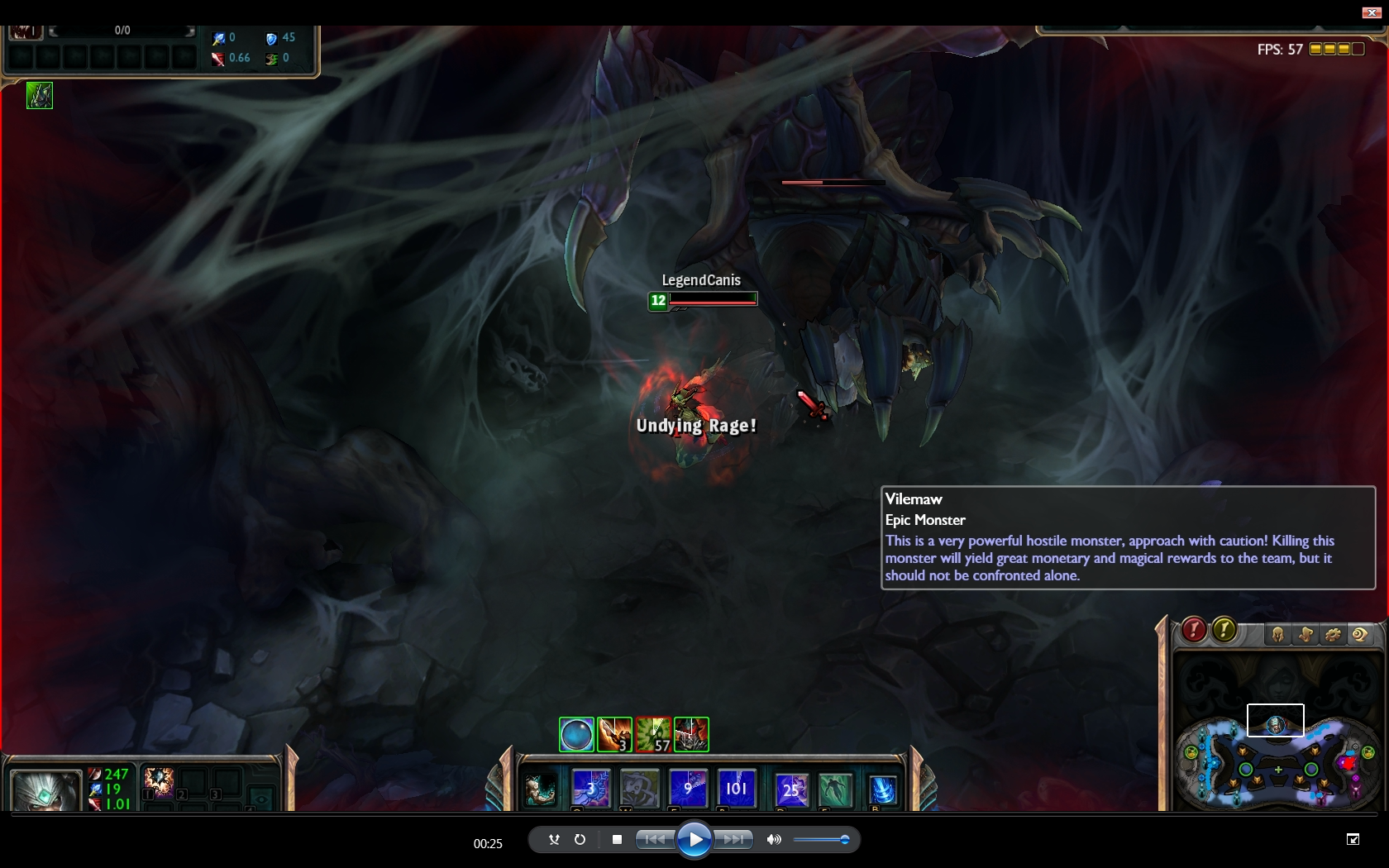Click the blue orb buff icon above the HUD
1389x868 pixels.
click(576, 734)
